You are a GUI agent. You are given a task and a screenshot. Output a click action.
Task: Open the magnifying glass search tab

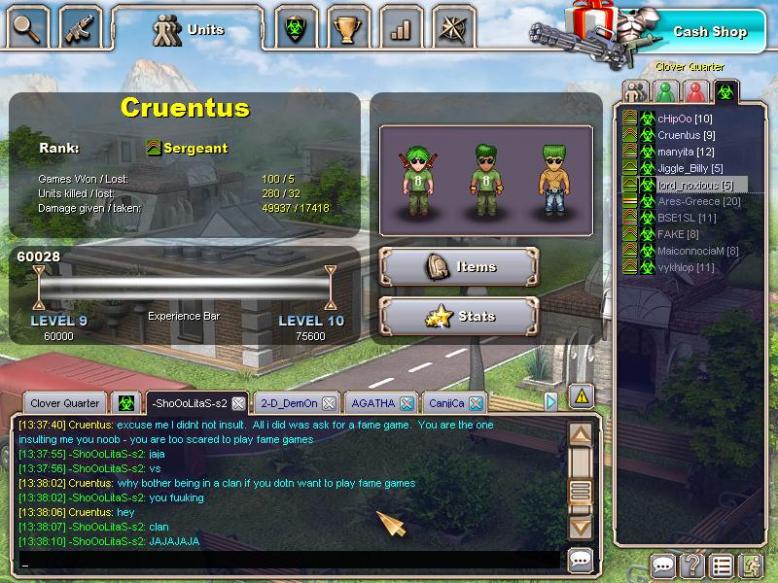coord(27,28)
